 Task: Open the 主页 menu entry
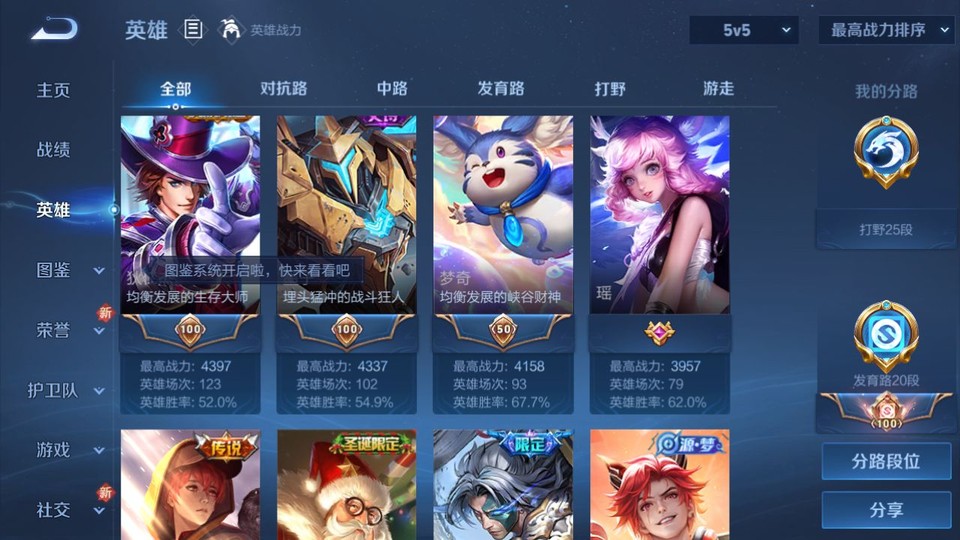[54, 90]
